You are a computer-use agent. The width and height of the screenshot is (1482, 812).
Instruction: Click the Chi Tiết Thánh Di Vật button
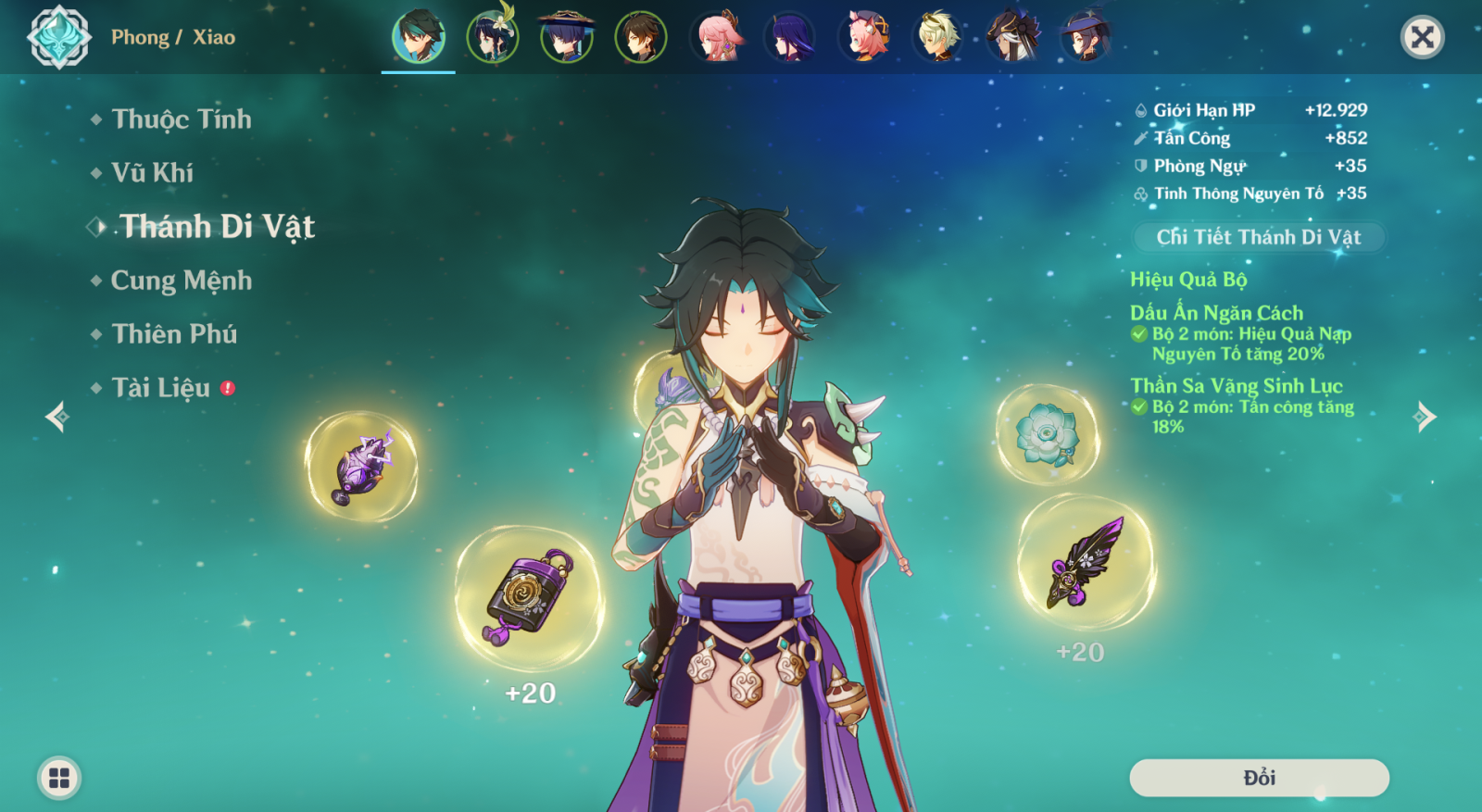pos(1258,237)
